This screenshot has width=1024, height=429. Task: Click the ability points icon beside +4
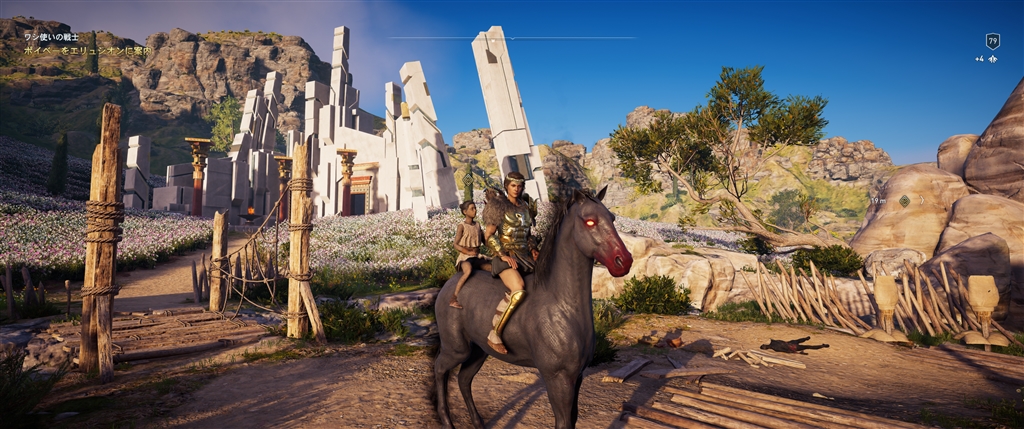992,59
